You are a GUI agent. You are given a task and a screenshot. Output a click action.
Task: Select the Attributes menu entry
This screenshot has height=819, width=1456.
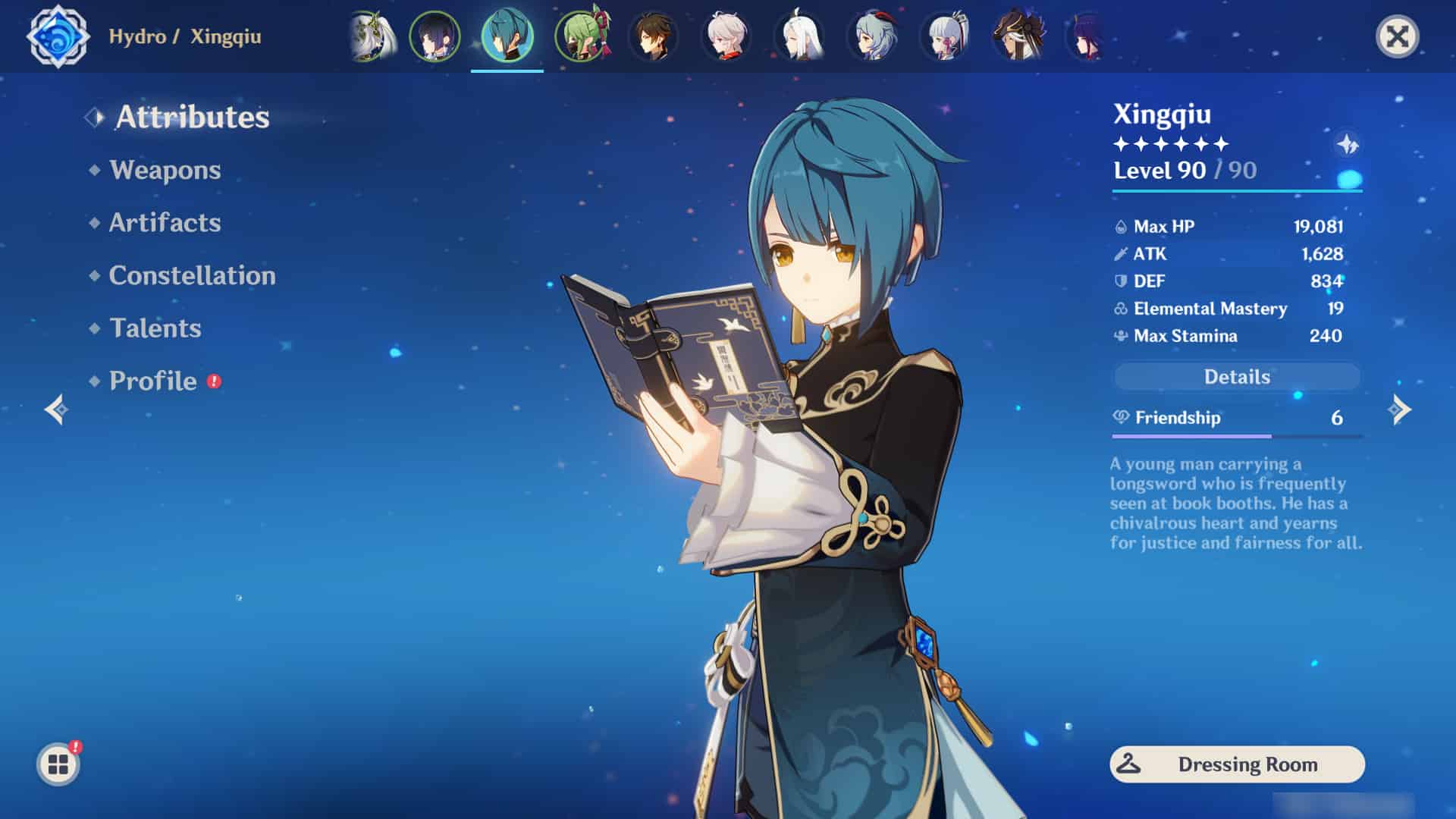point(192,117)
